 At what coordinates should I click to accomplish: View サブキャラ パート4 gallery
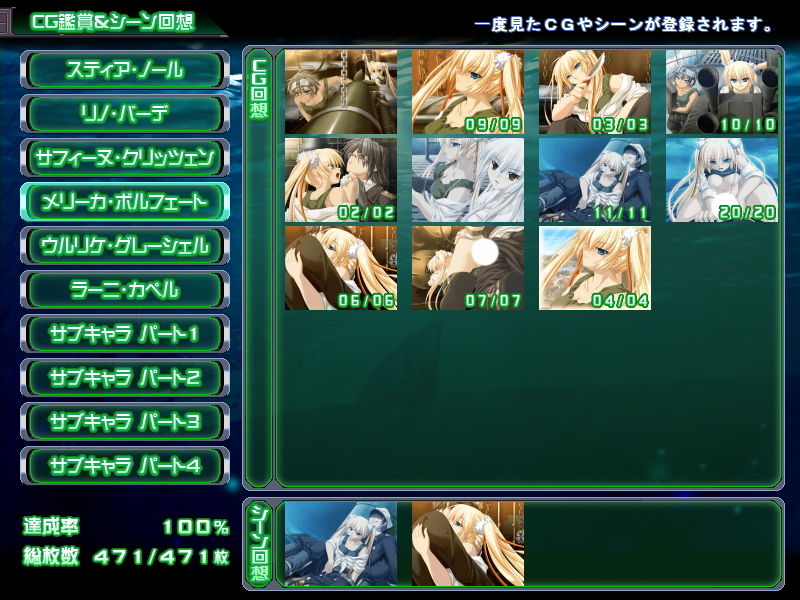point(125,466)
